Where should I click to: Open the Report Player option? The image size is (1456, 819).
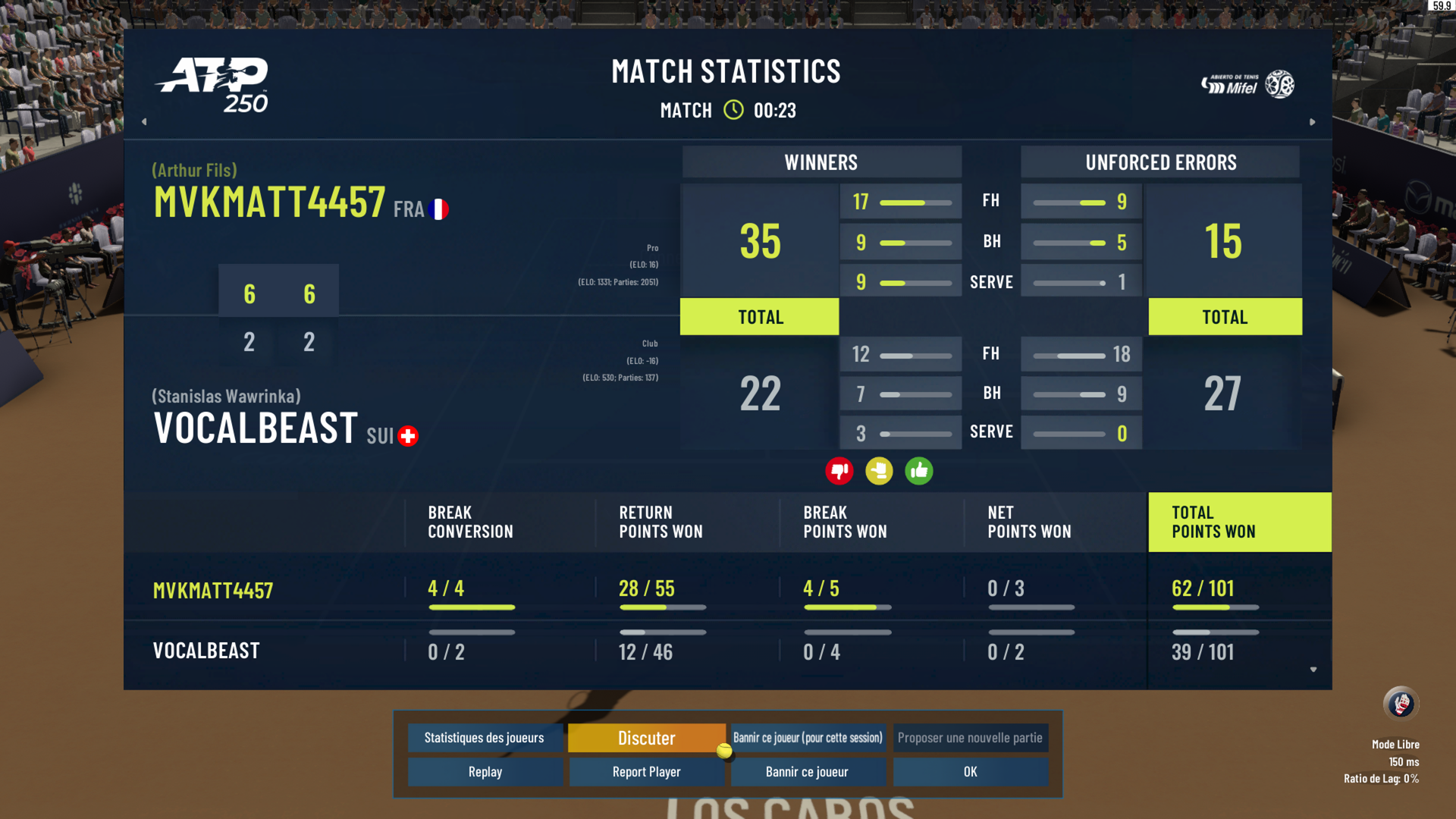click(x=646, y=772)
